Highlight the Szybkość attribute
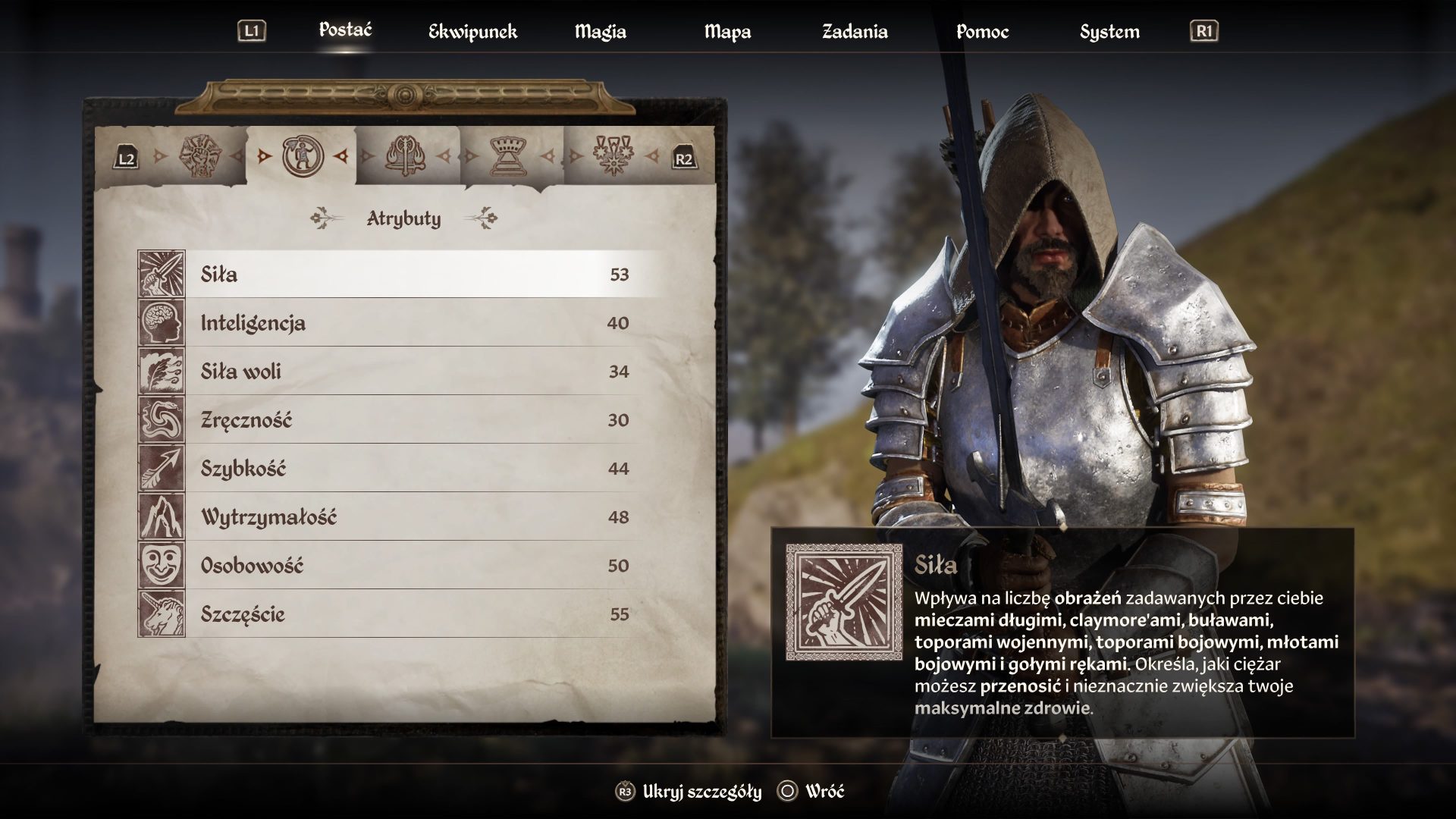 pyautogui.click(x=409, y=469)
